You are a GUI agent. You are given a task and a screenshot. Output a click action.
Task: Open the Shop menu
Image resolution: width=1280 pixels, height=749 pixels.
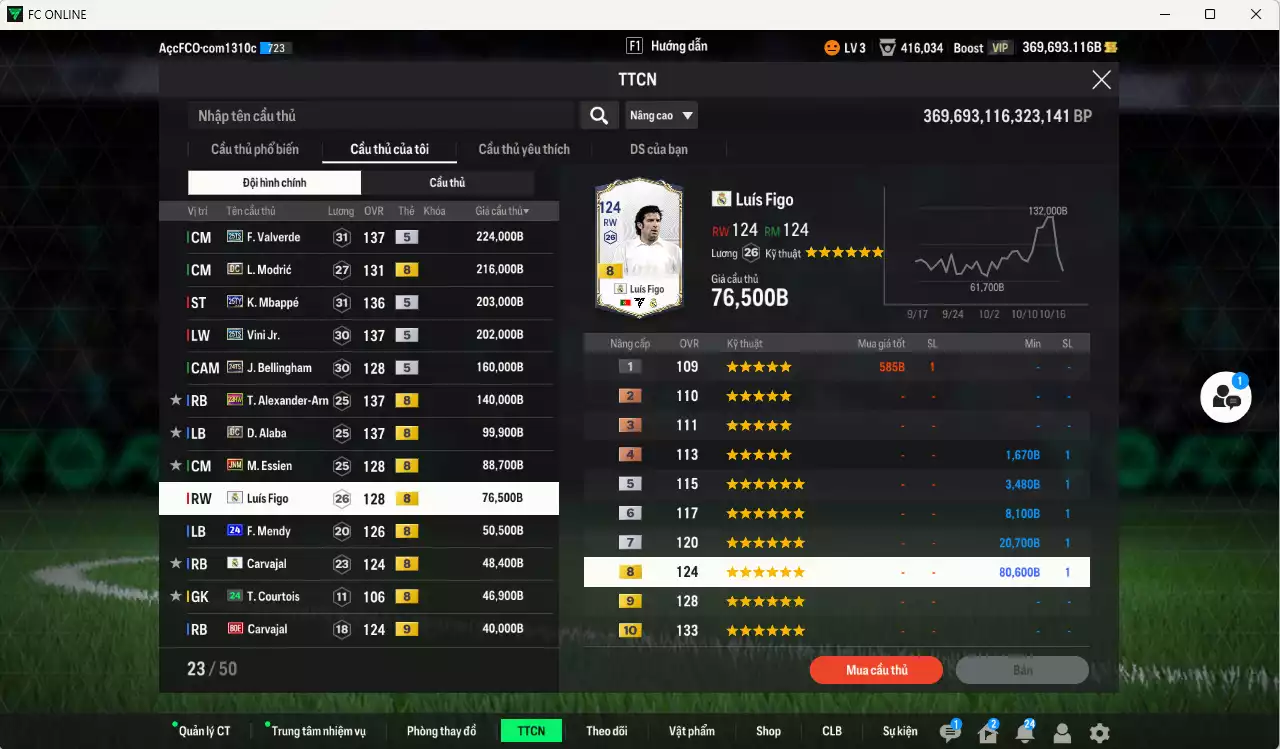[768, 731]
